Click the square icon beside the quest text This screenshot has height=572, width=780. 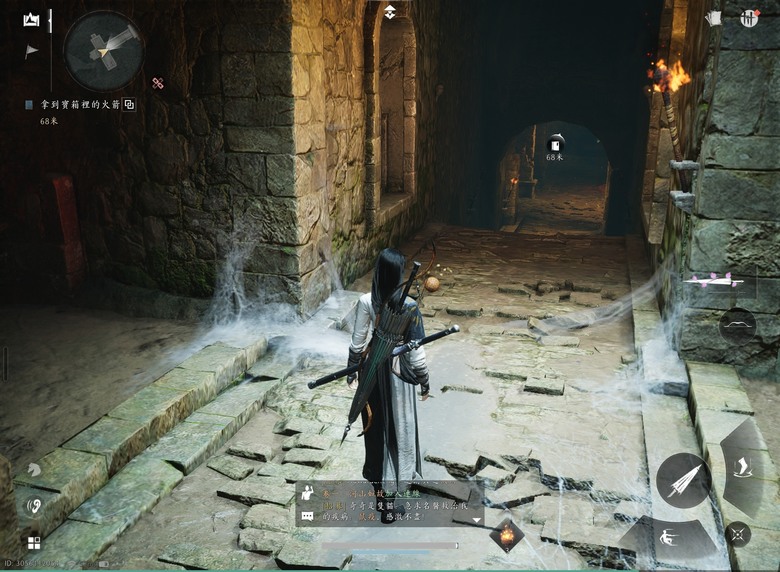129,104
